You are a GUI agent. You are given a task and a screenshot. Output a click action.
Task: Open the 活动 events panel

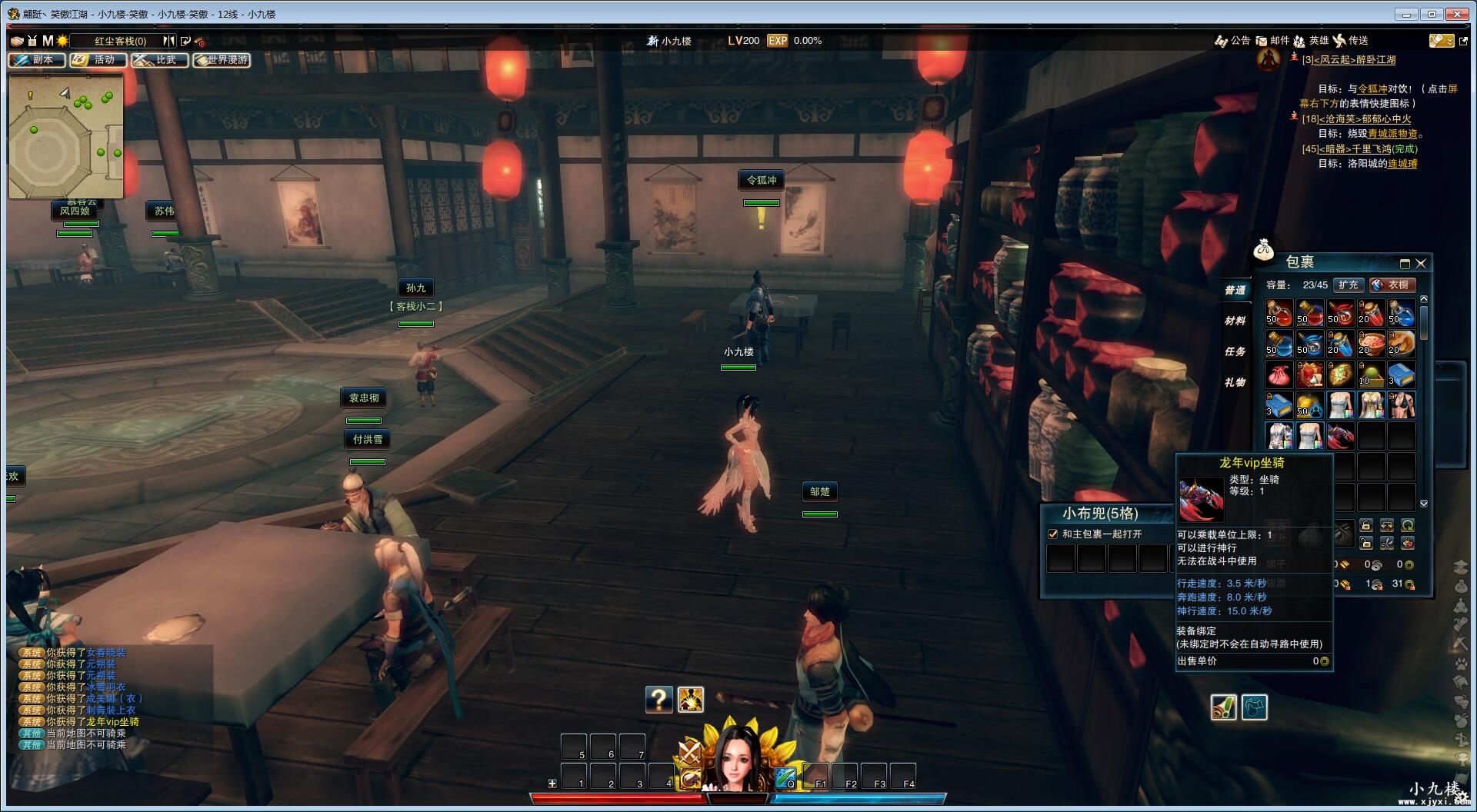pos(98,60)
